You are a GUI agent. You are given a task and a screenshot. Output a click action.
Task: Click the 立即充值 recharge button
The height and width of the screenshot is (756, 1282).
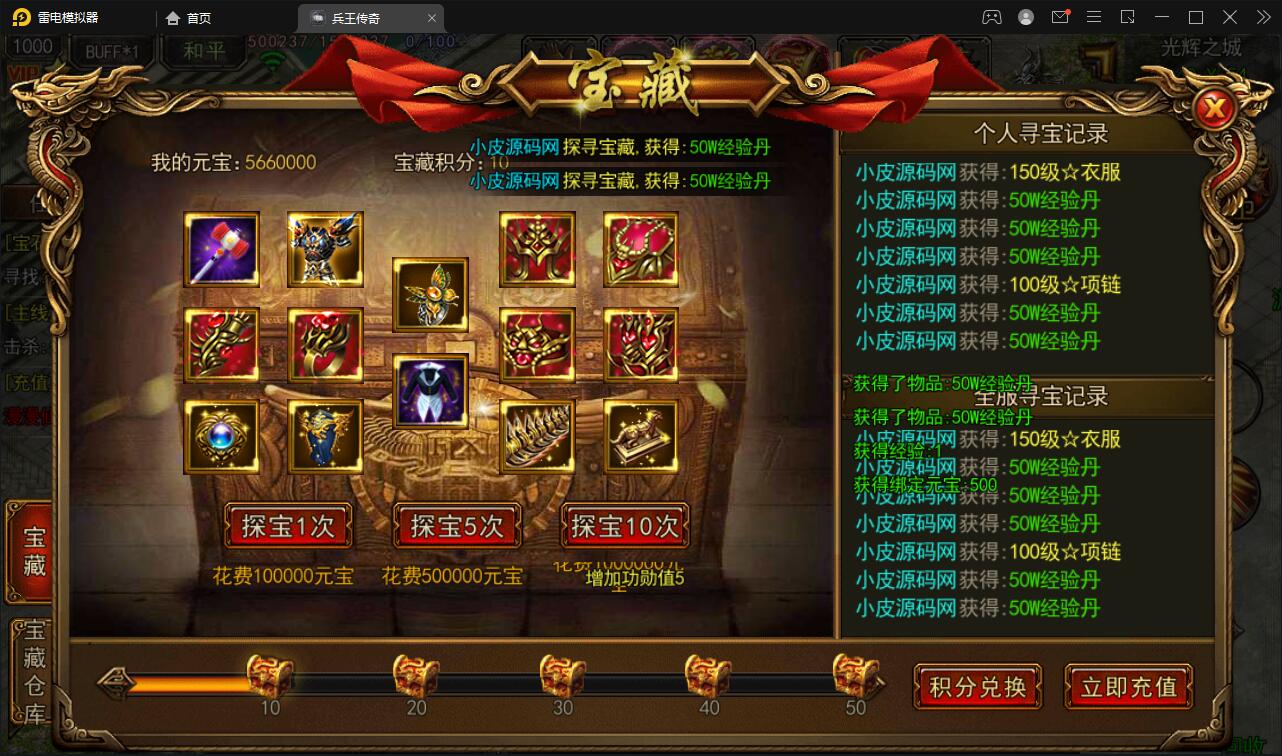[x=1128, y=687]
